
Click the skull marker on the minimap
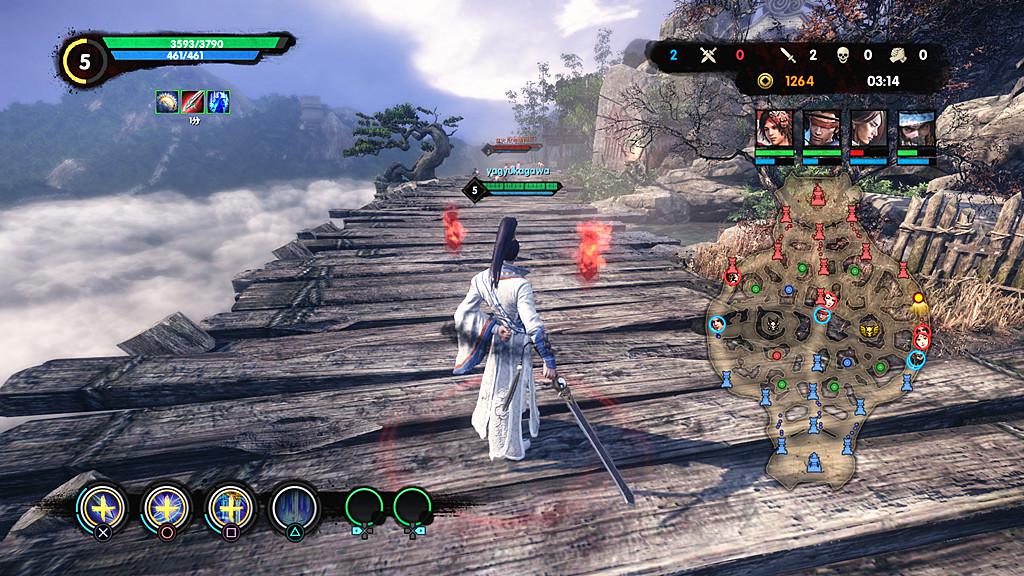(x=772, y=324)
